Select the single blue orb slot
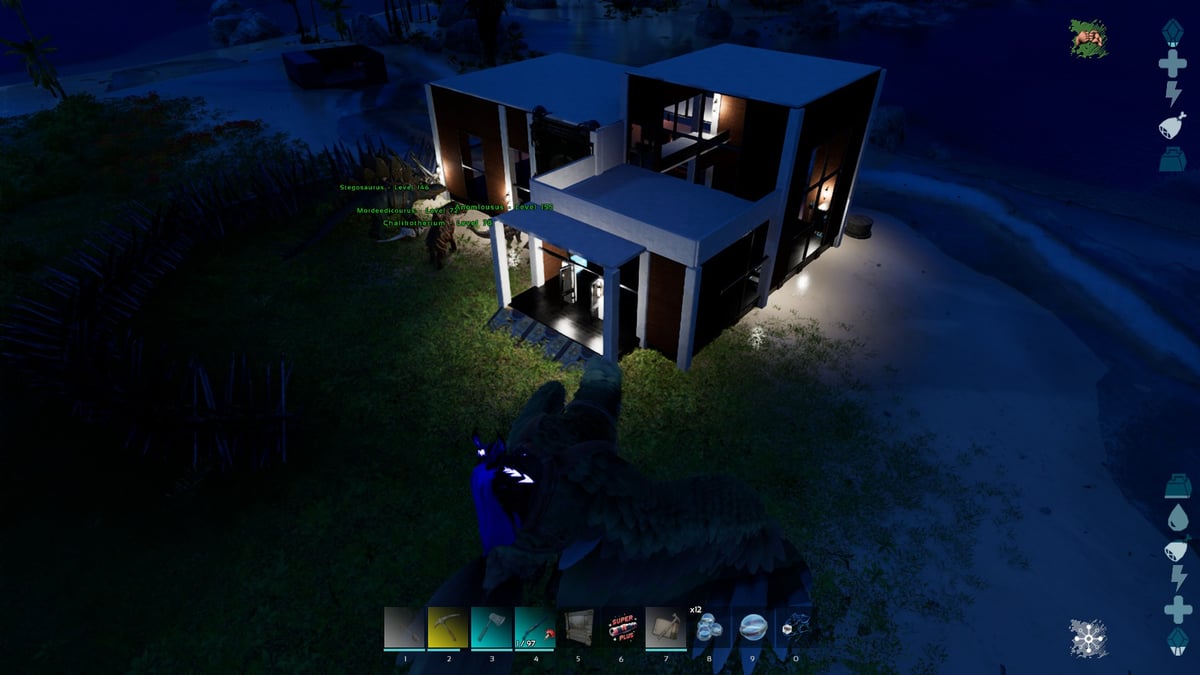Viewport: 1200px width, 675px height. click(x=752, y=627)
